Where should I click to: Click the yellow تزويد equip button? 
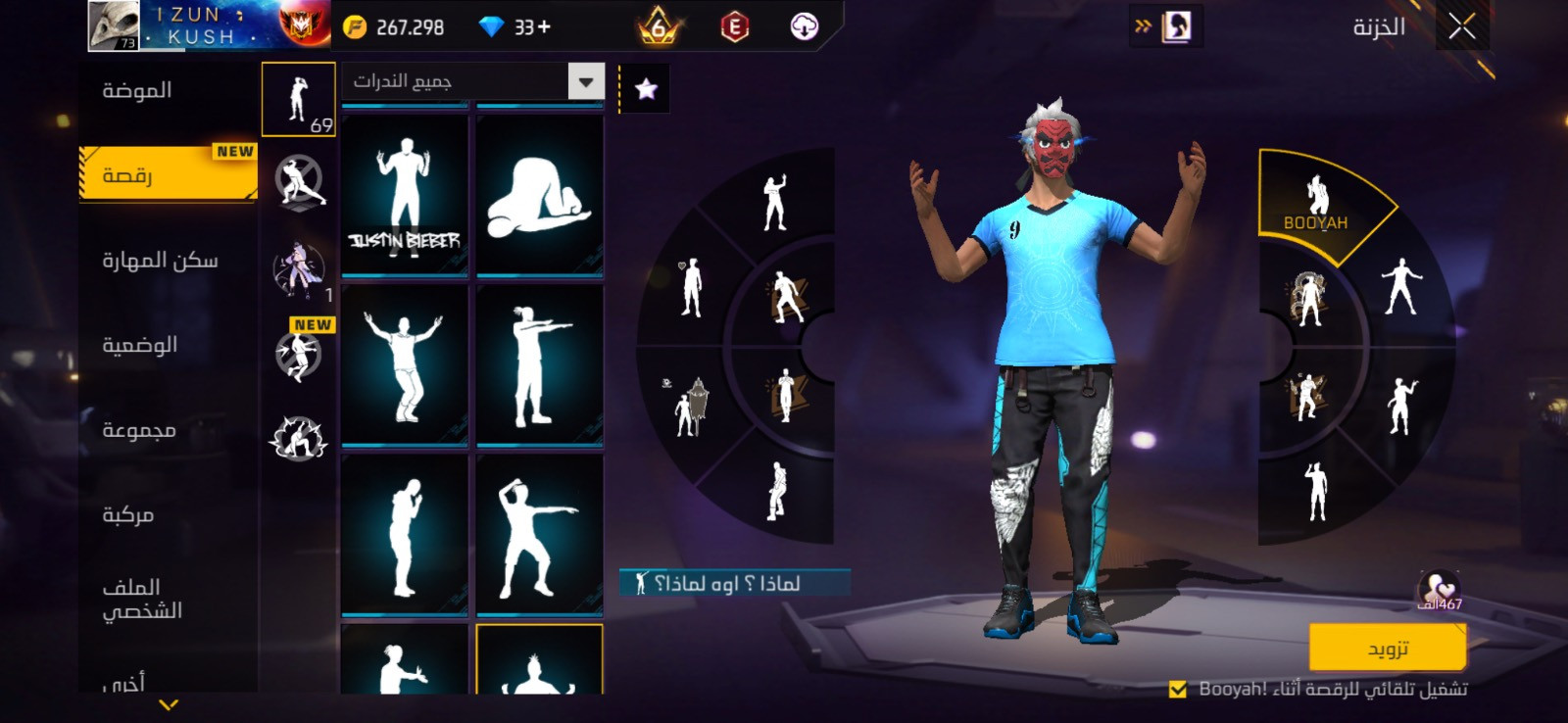[x=1387, y=649]
